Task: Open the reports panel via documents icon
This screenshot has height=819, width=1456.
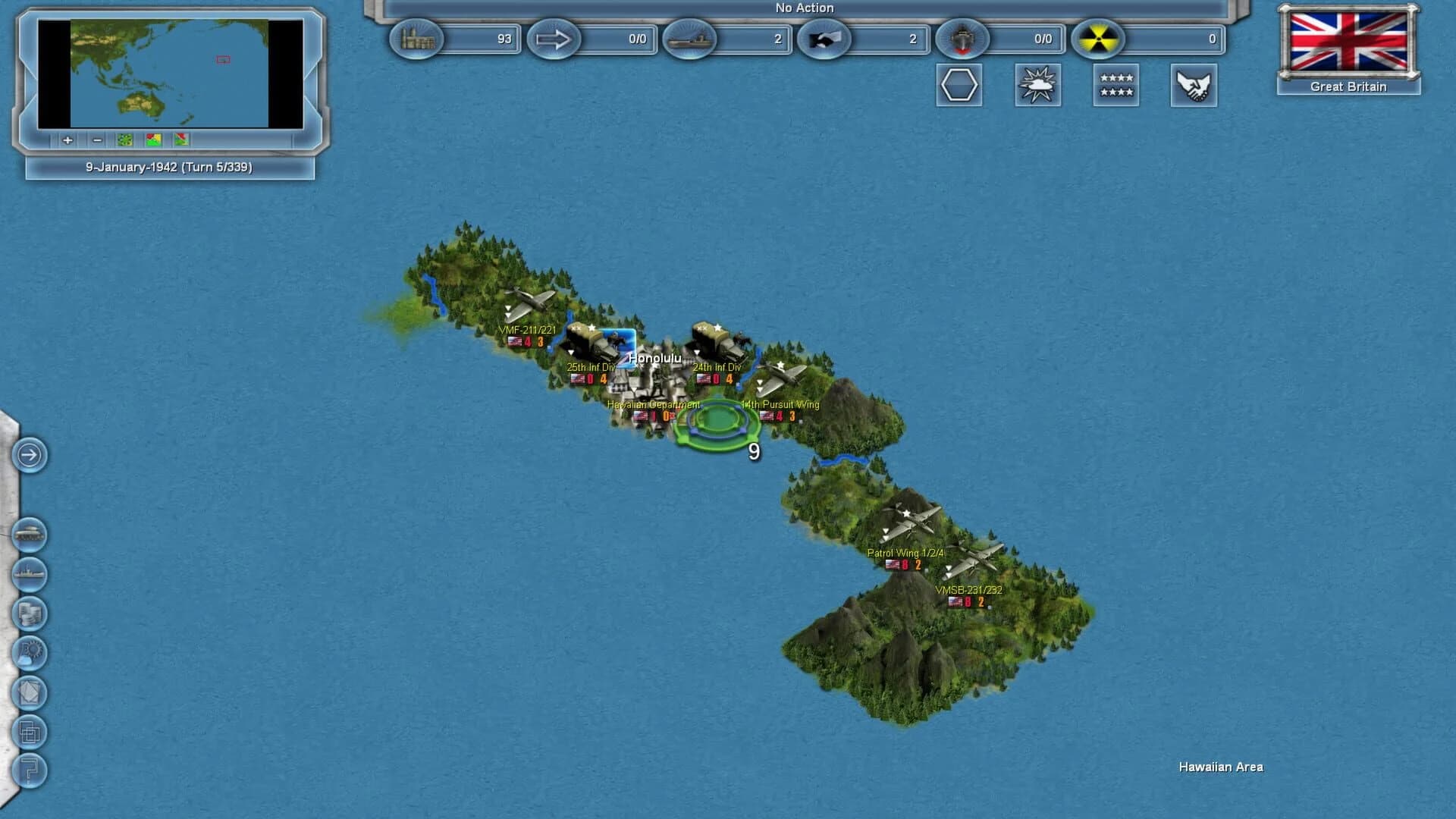Action: [29, 690]
